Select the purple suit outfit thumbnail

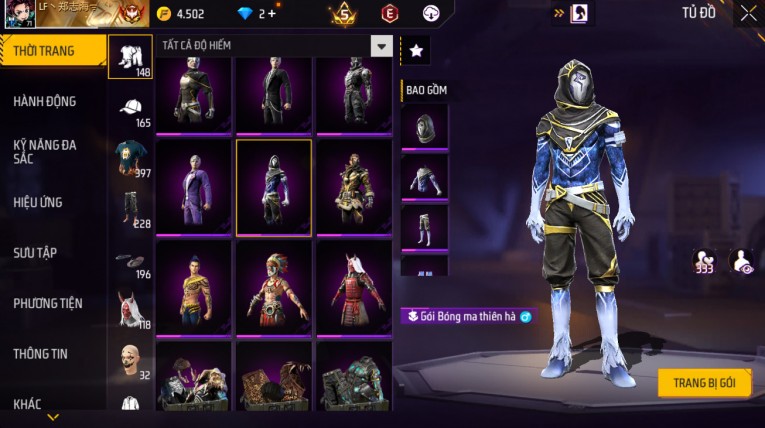[x=193, y=186]
